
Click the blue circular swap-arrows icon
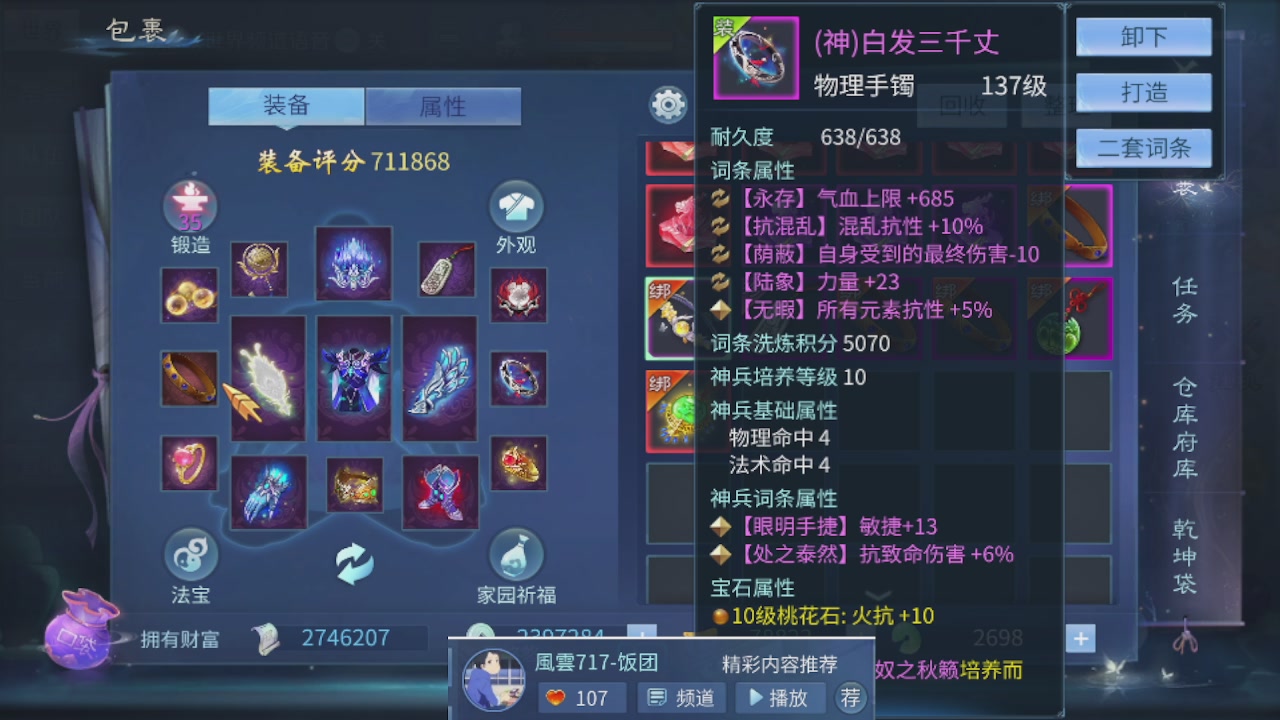point(353,565)
